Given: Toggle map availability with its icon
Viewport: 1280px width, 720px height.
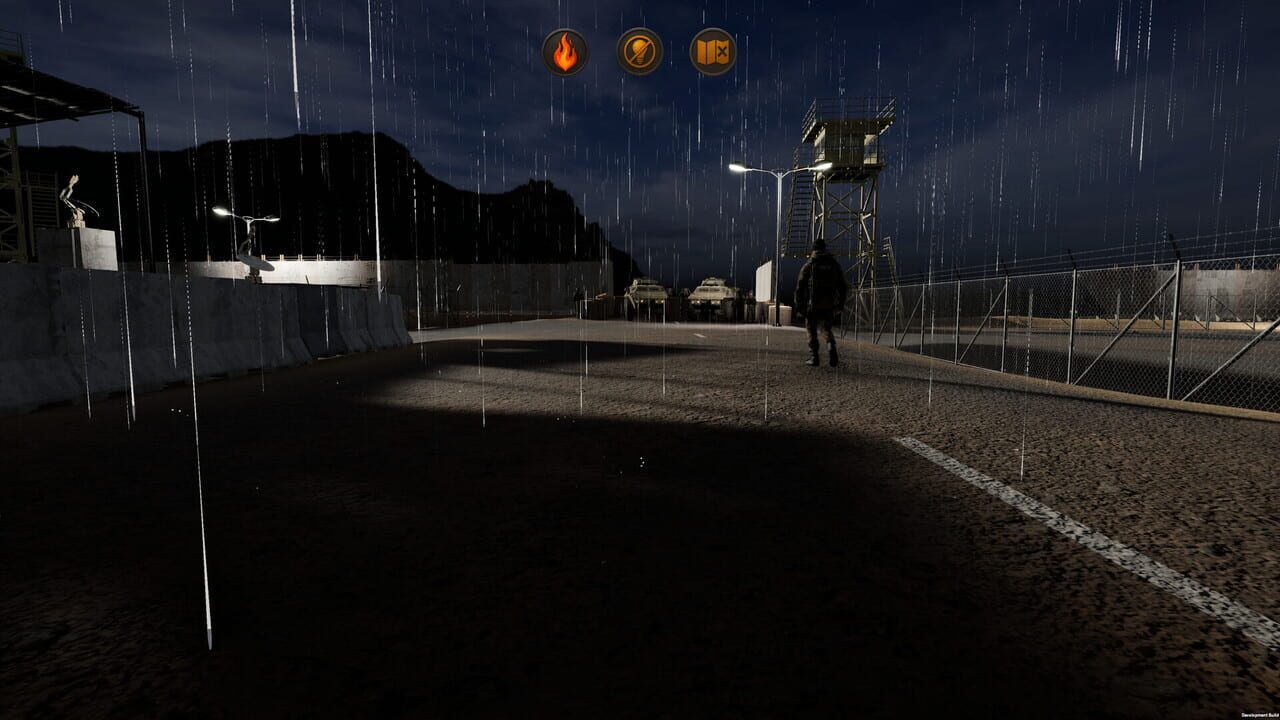Looking at the screenshot, I should 714,49.
